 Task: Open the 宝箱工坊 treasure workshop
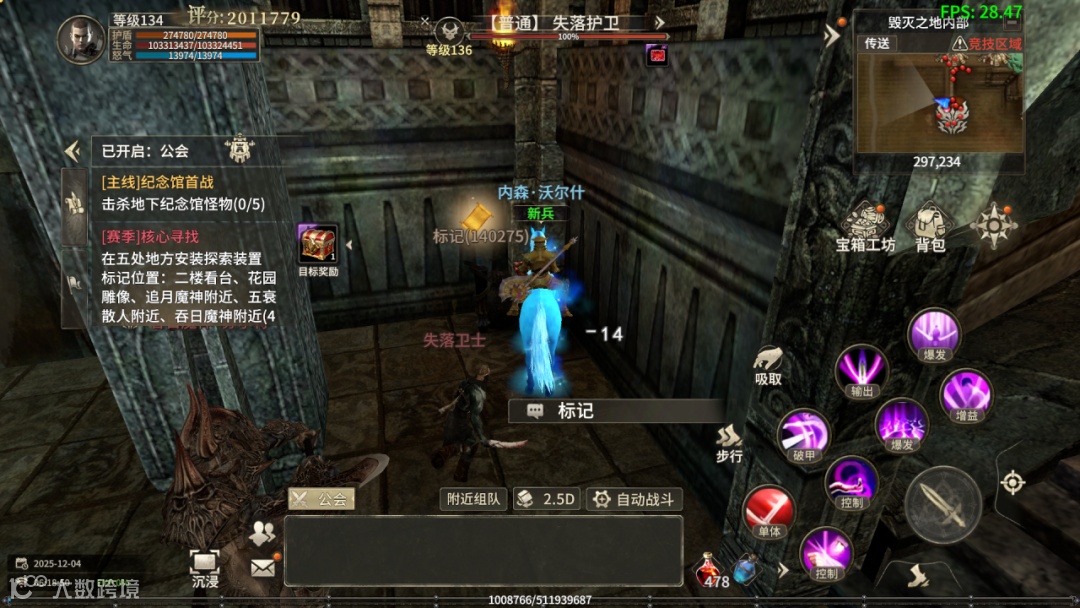(x=866, y=226)
